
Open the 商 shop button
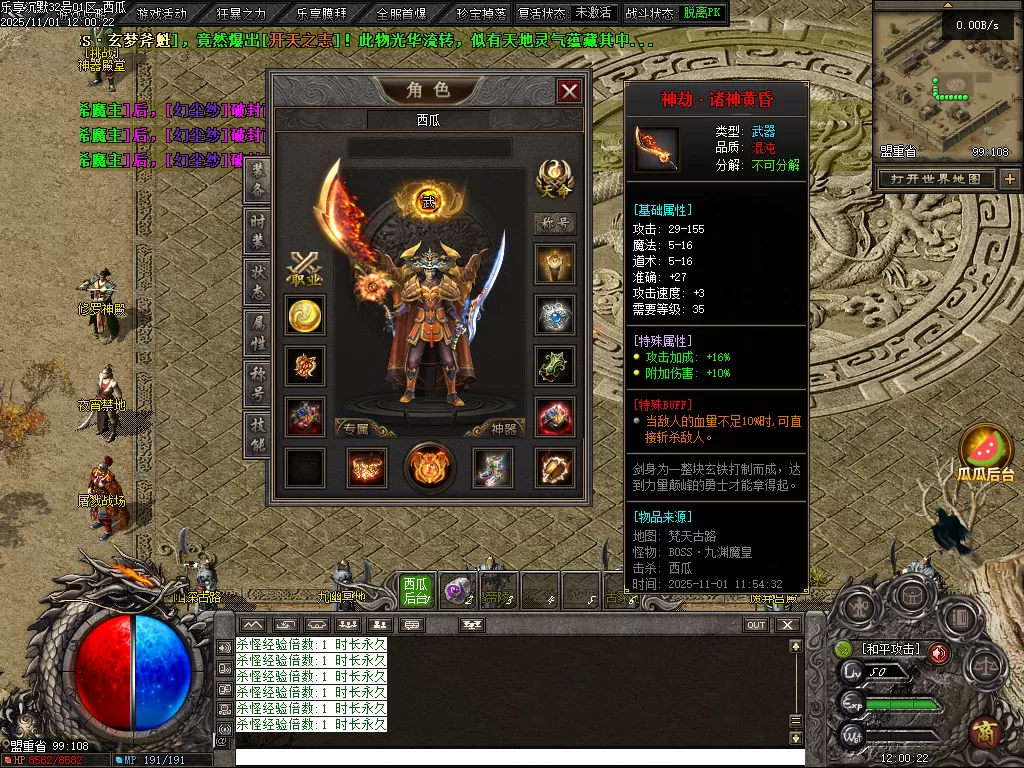click(x=985, y=732)
